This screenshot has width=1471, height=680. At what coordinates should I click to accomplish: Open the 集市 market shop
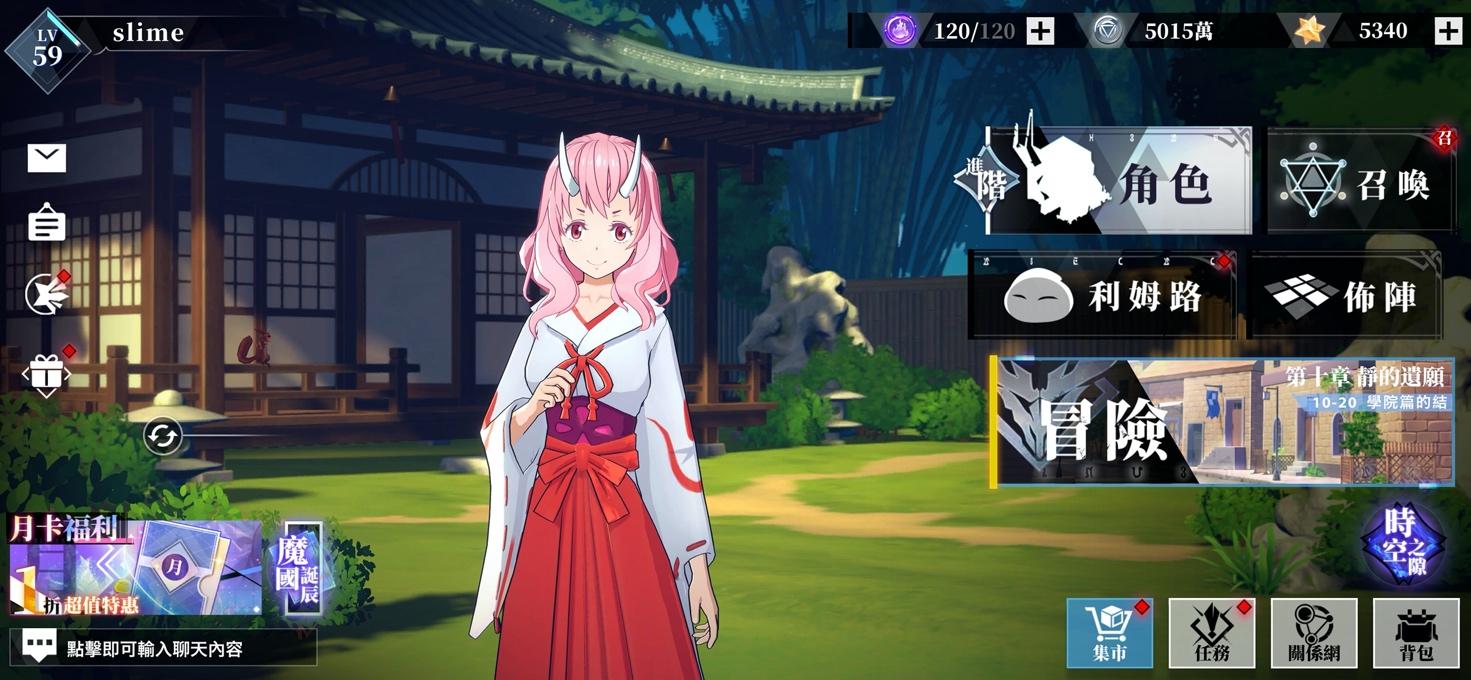pyautogui.click(x=1110, y=633)
